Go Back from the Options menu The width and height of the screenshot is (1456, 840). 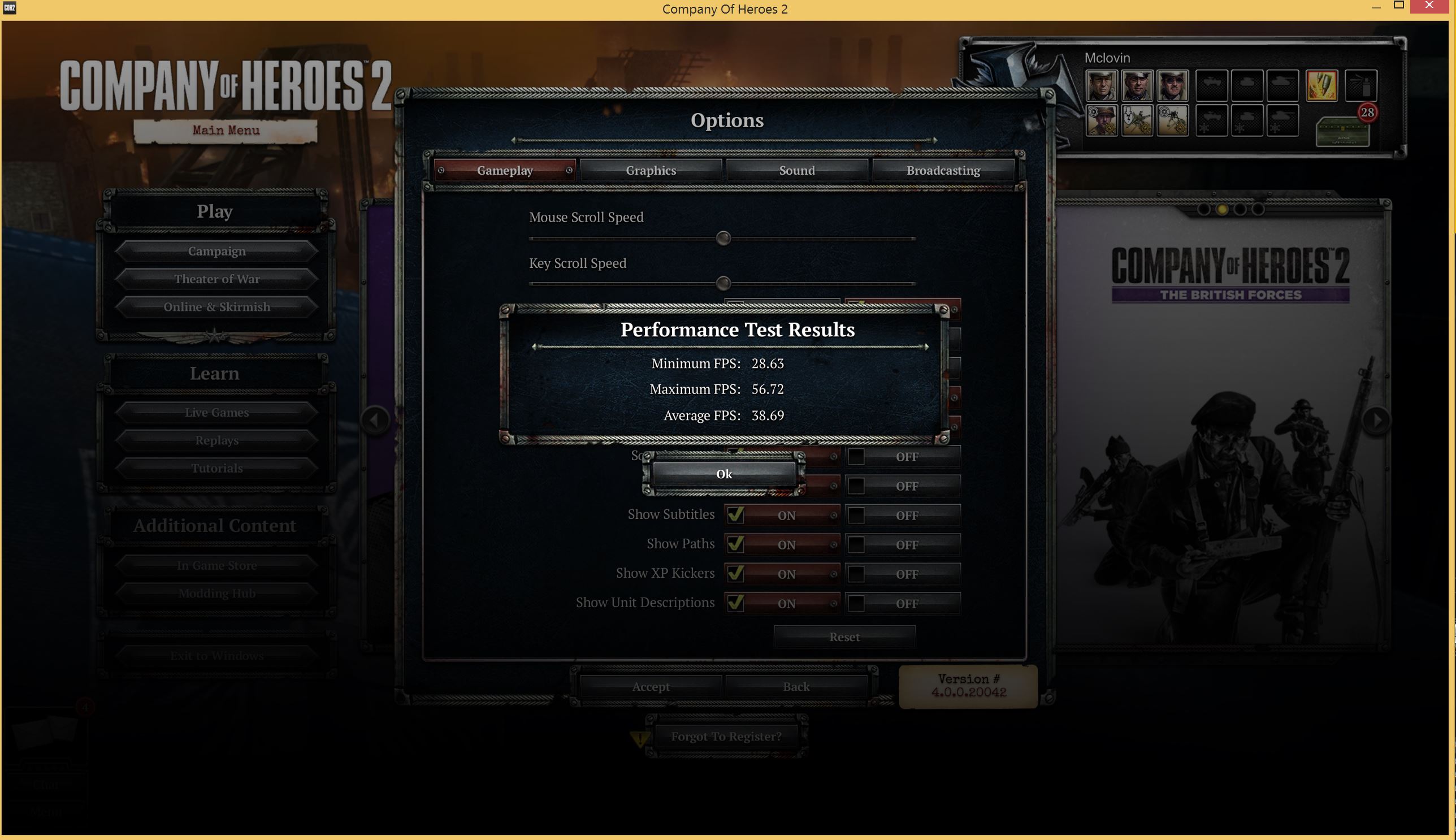point(796,687)
